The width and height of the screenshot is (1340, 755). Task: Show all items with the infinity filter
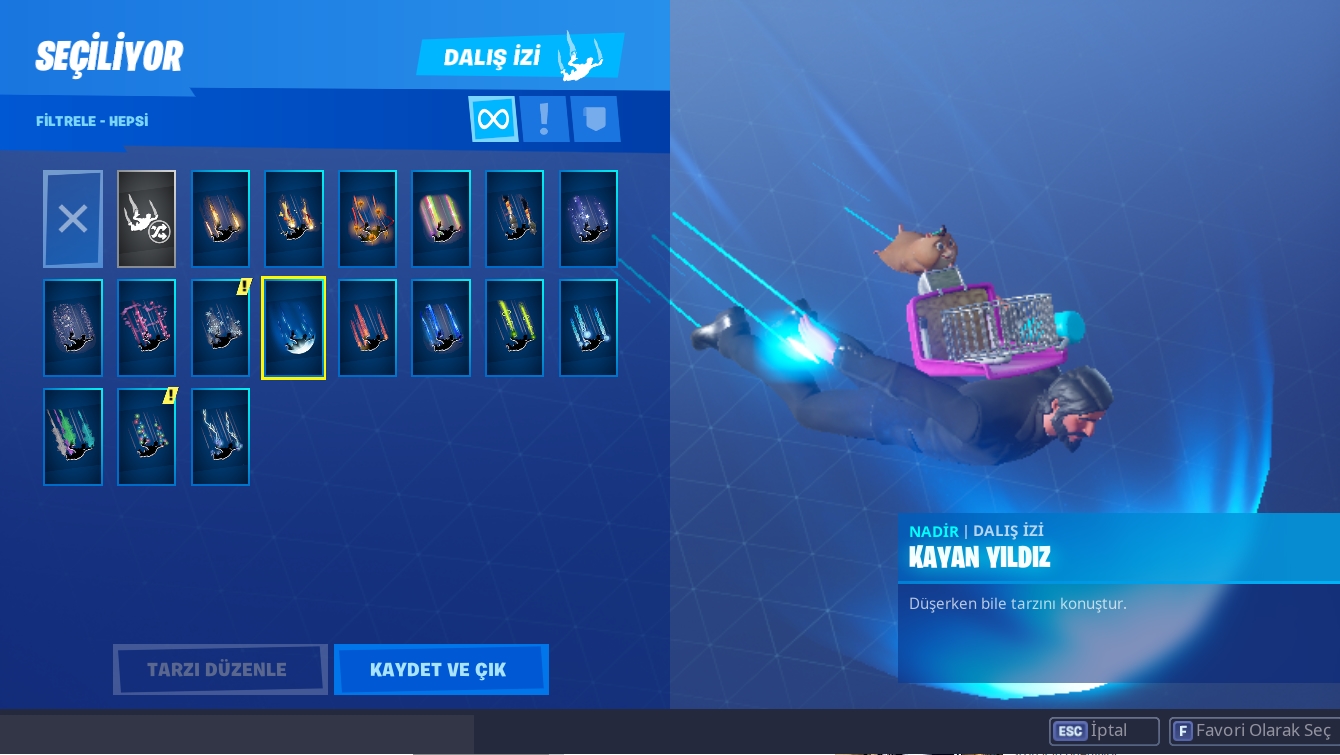(x=493, y=120)
